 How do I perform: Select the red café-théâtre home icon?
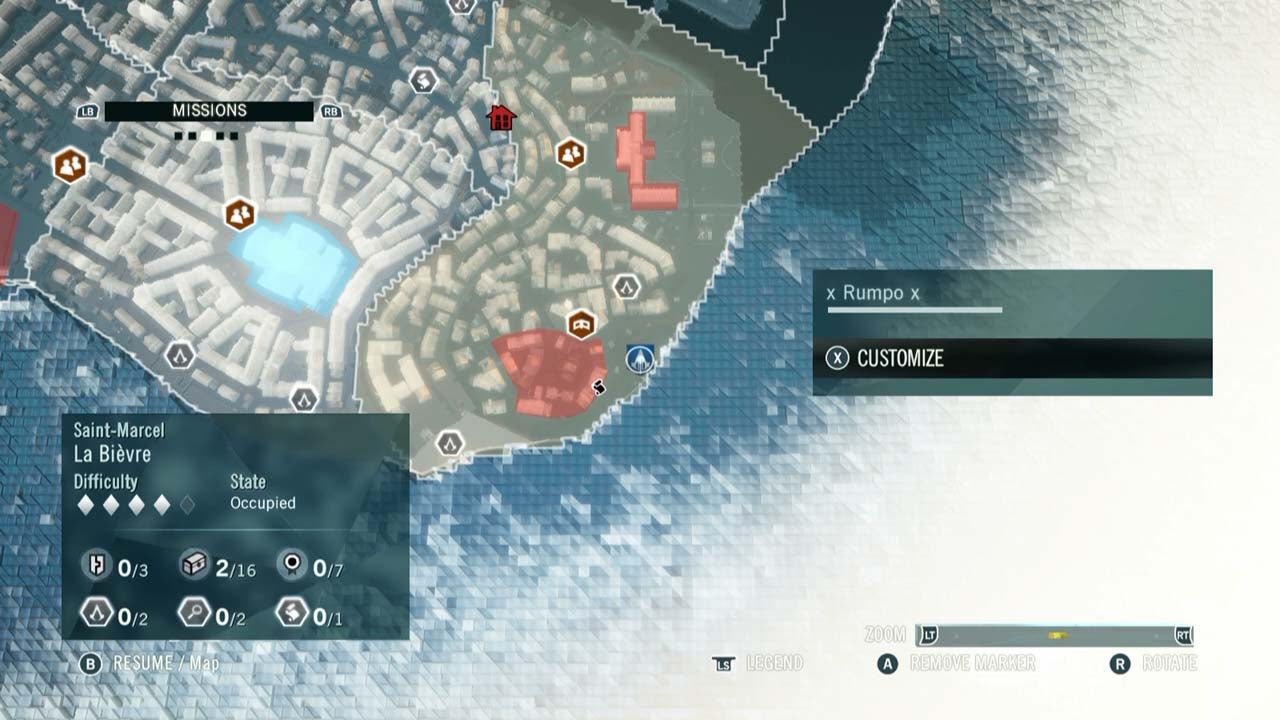[500, 116]
